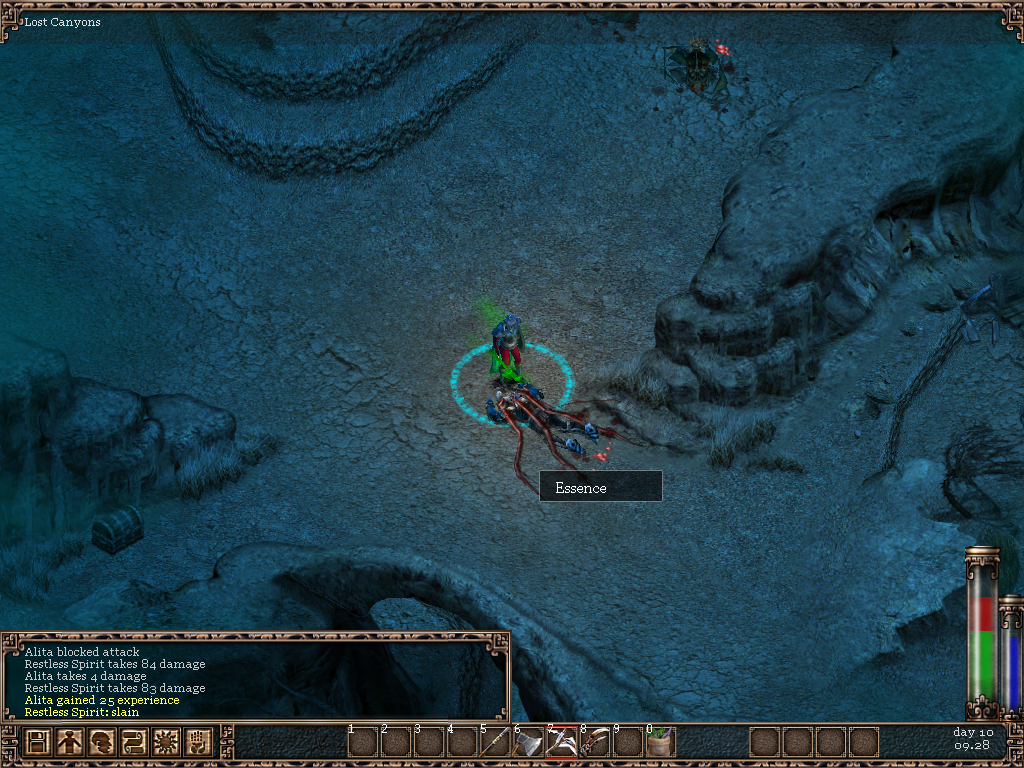1024x768 pixels.
Task: Select the axe in hotbar slot 6
Action: [x=528, y=743]
